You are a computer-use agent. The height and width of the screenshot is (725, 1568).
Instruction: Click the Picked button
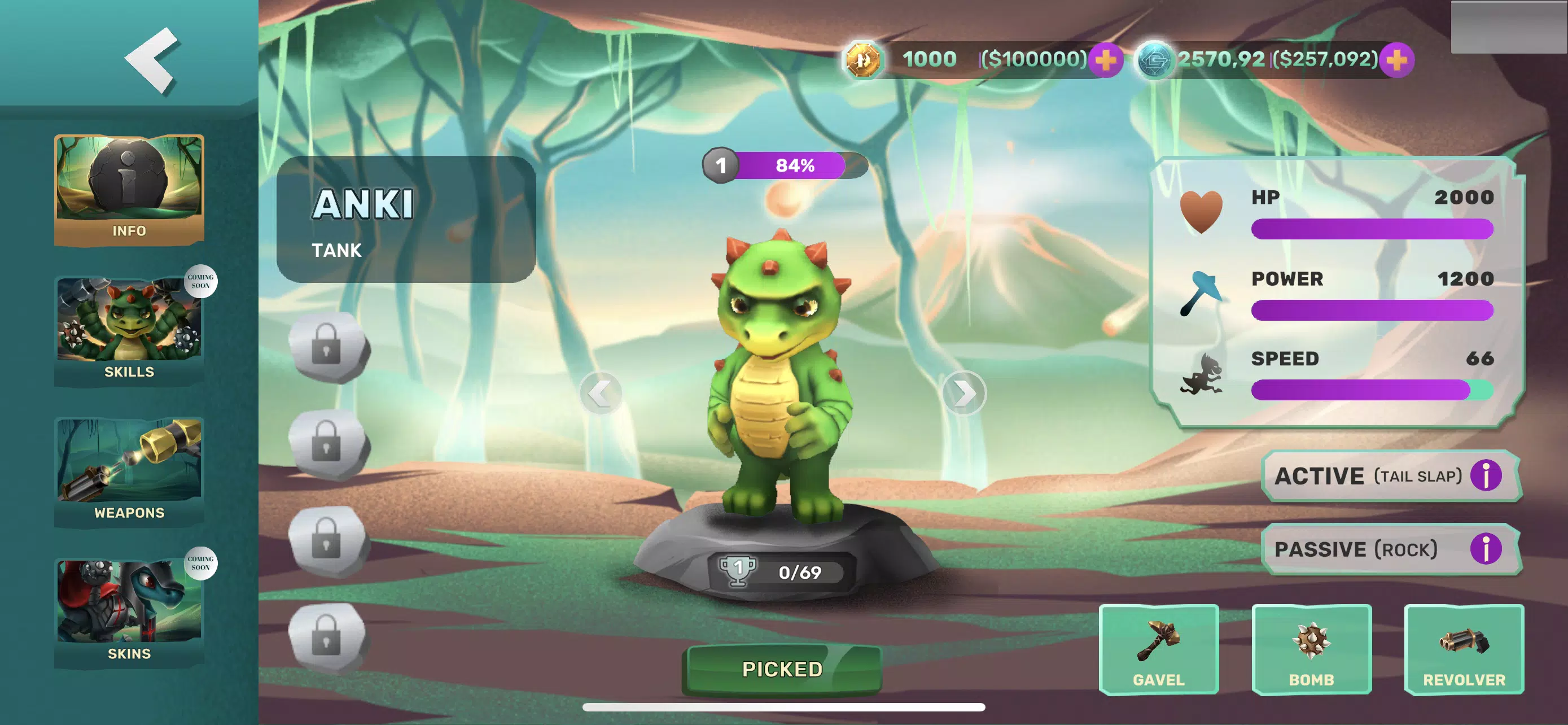[x=782, y=670]
